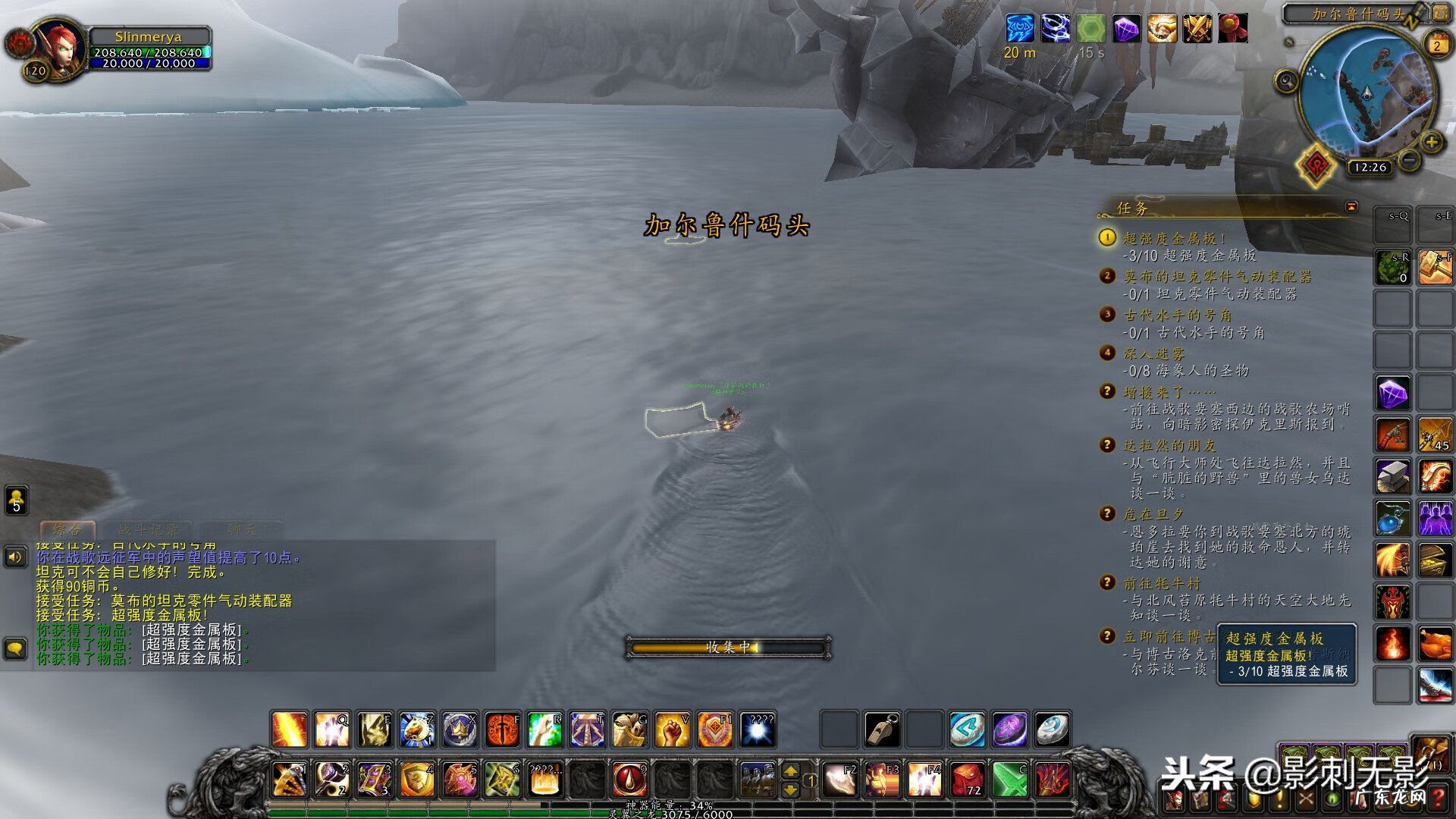Activate the golden fist ability
Viewport: 1456px width, 819px height.
pos(672,730)
